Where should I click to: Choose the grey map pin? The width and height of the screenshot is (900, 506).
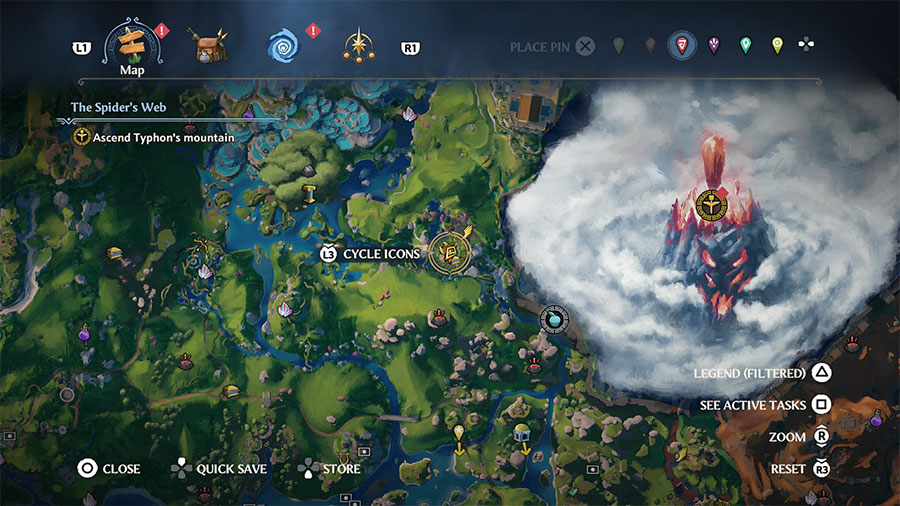[618, 45]
